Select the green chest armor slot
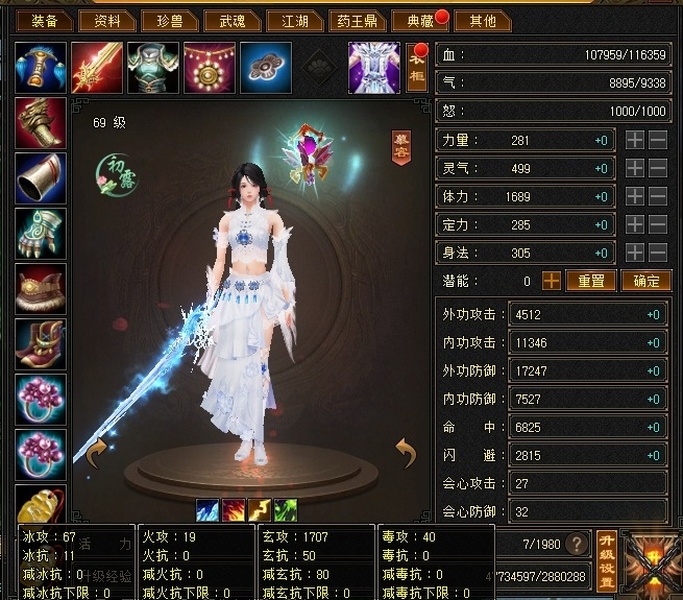The image size is (683, 600). click(x=153, y=68)
